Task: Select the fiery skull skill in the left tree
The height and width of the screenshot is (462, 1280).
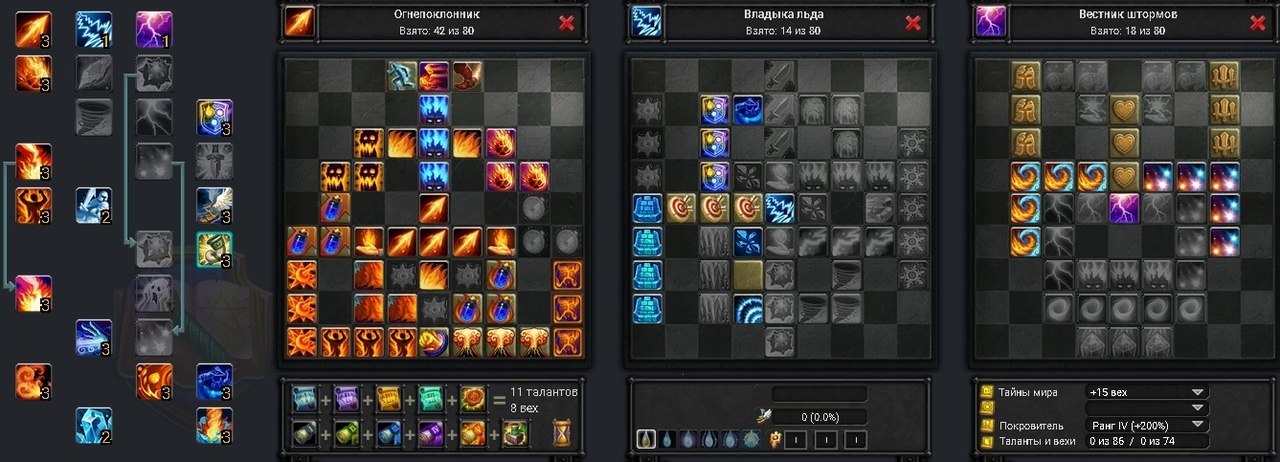Action: click(x=154, y=381)
